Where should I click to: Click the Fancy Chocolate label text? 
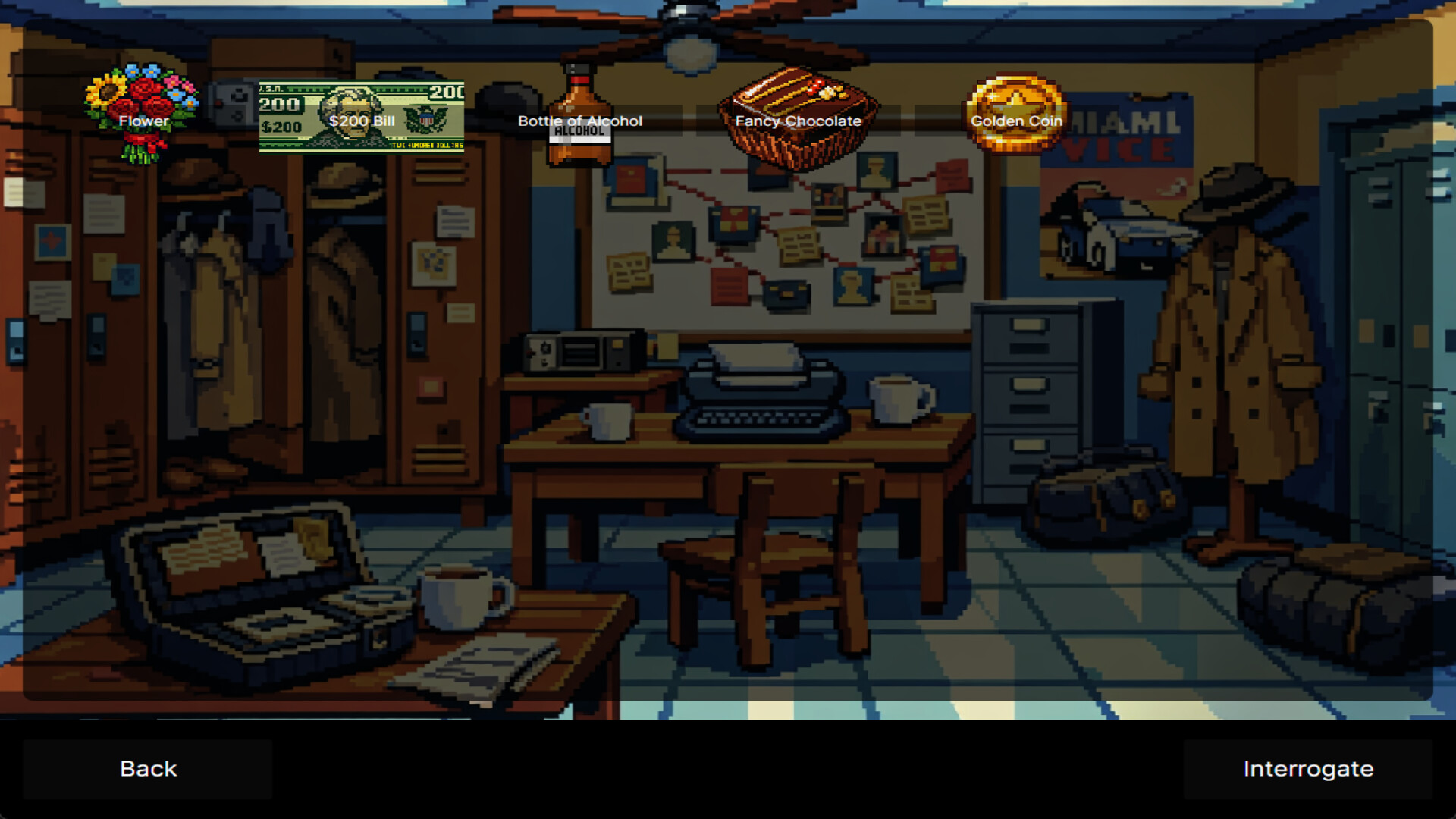[x=798, y=121]
